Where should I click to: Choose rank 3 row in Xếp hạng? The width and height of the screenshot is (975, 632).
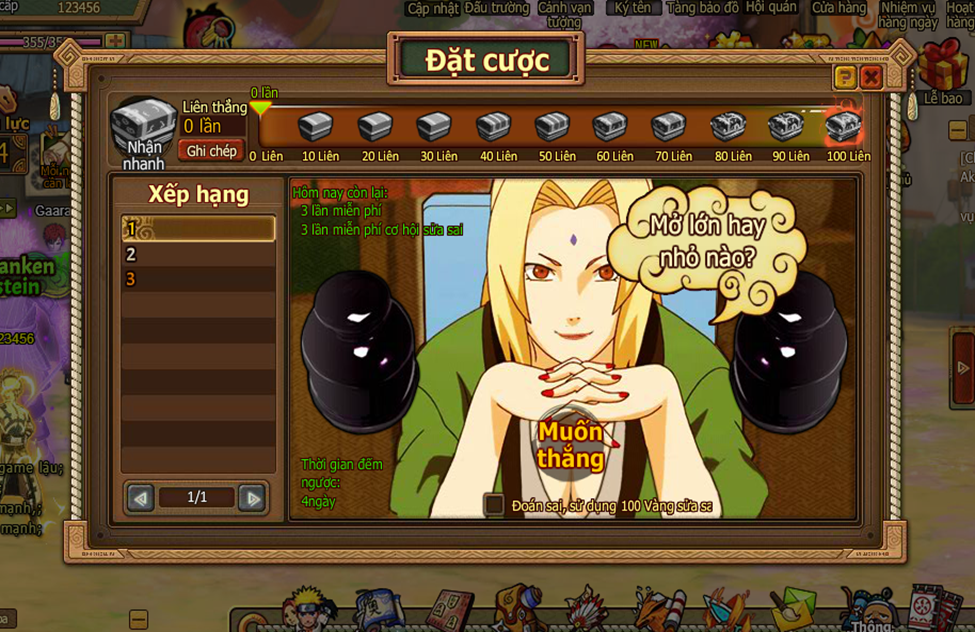pos(198,279)
